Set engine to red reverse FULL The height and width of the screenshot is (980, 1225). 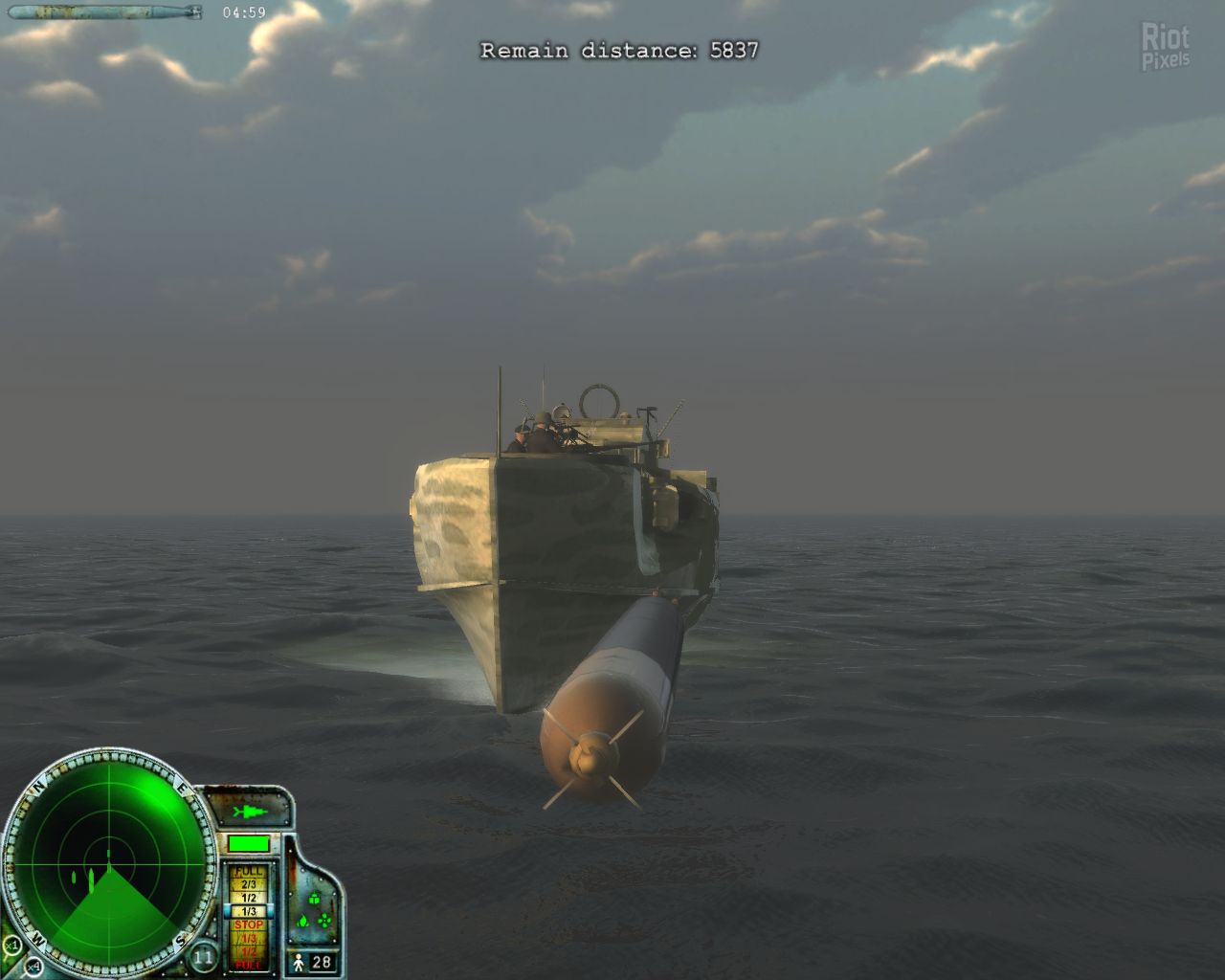[x=249, y=966]
